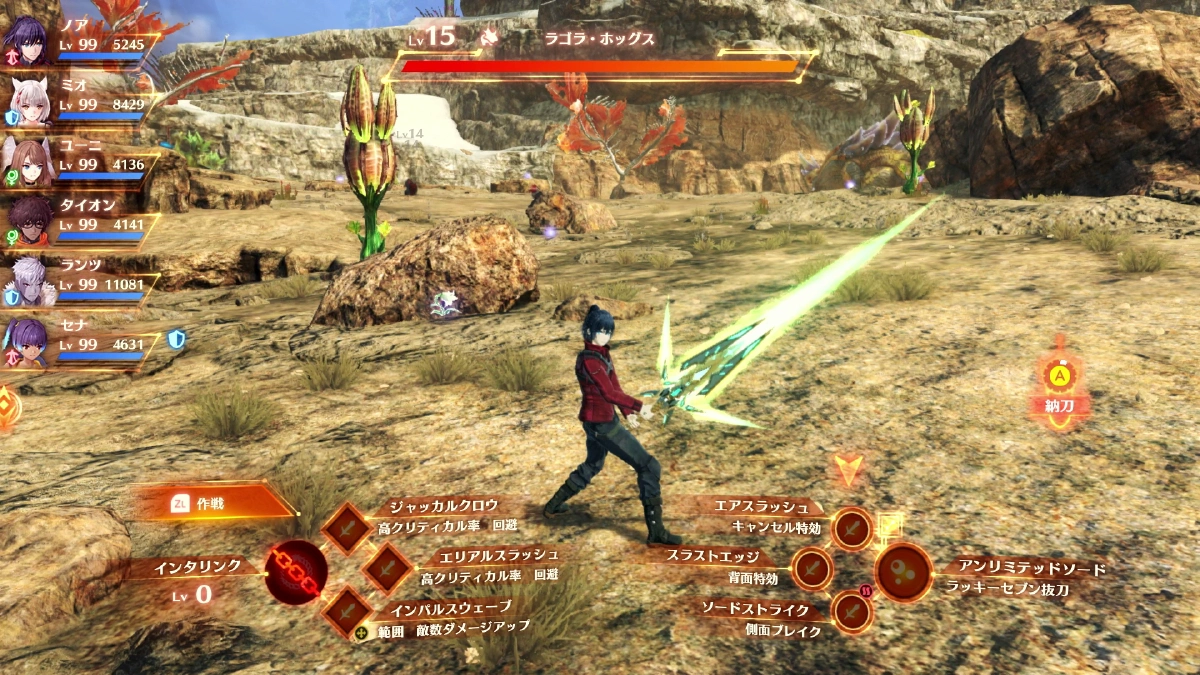Viewport: 1200px width, 675px height.
Task: Use the スラストエッジ art icon
Action: coord(812,569)
